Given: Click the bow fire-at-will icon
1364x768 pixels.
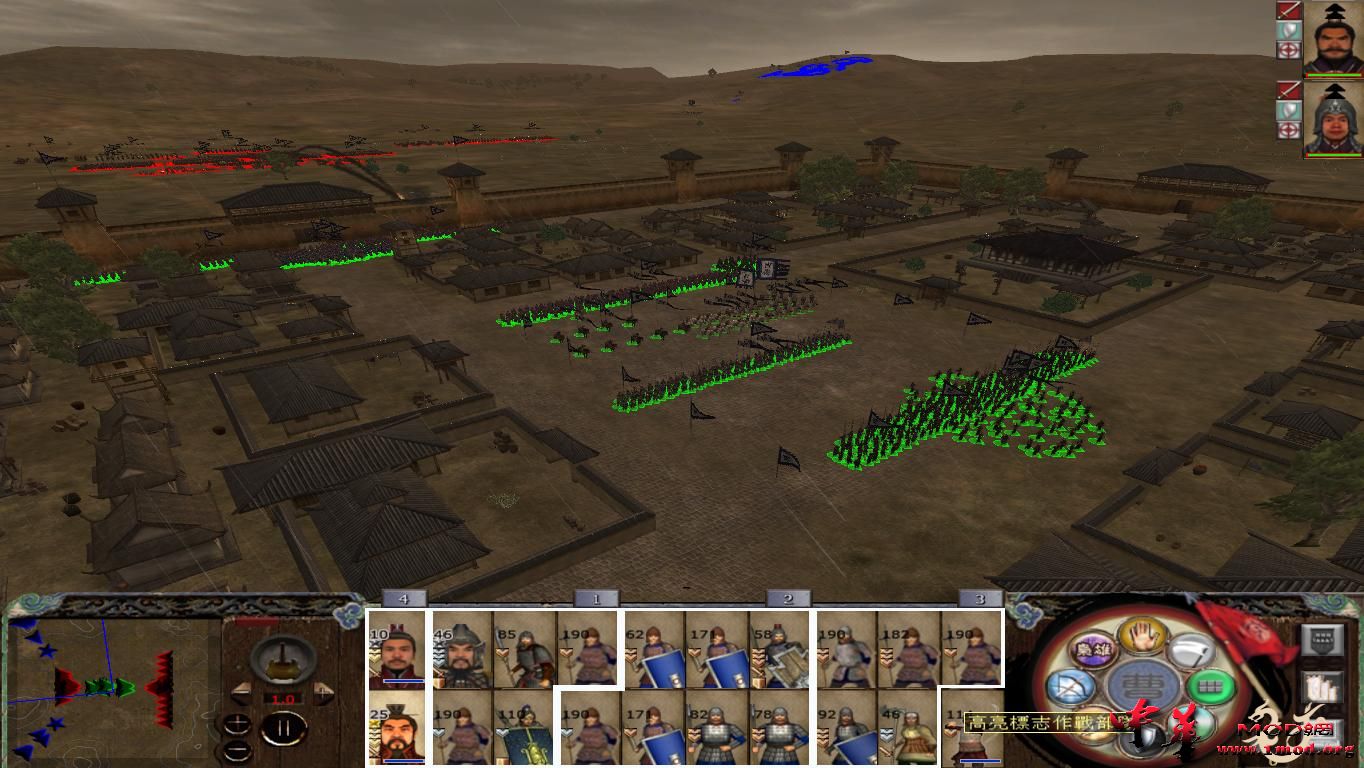Looking at the screenshot, I should coord(1070,686).
